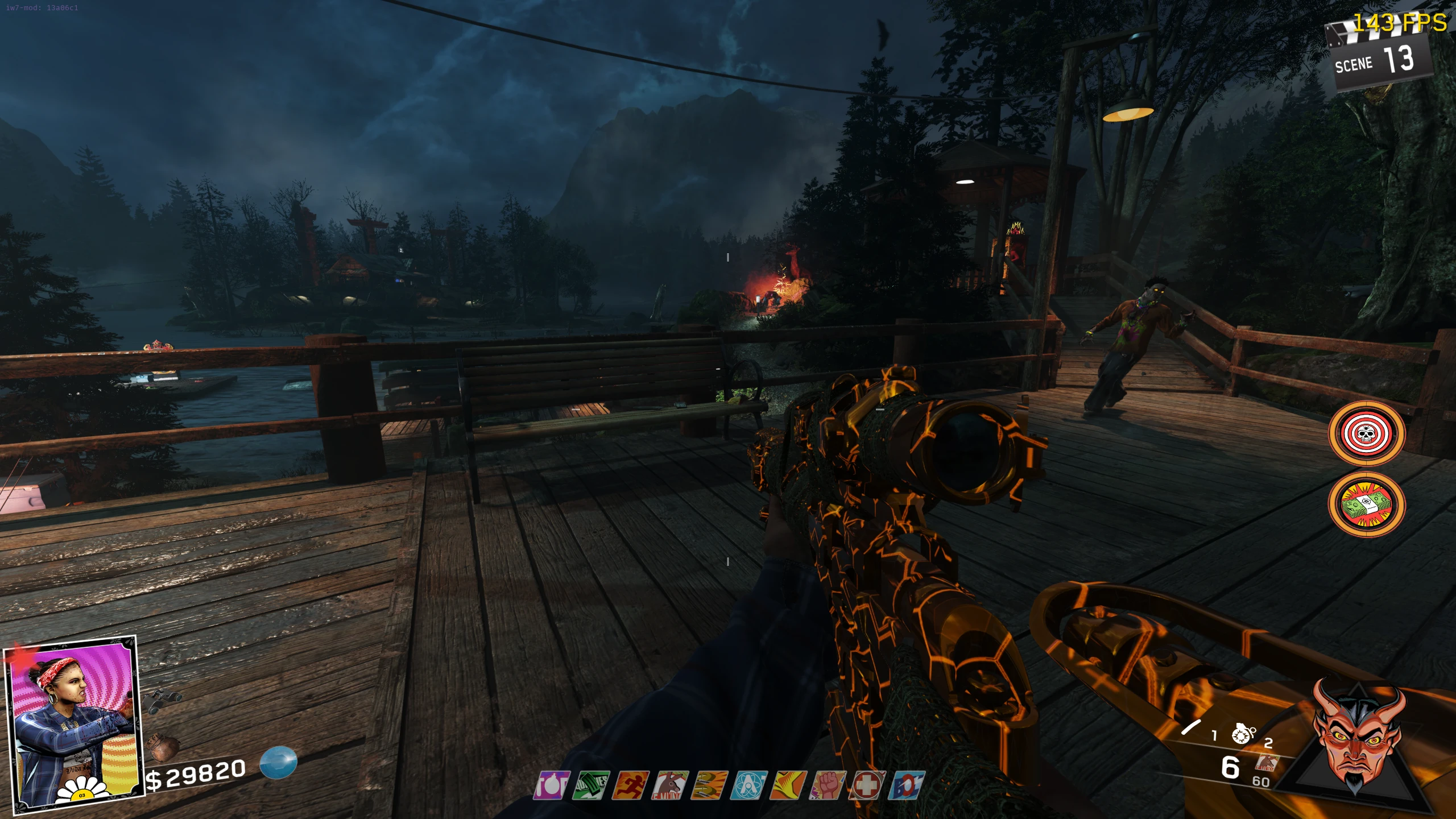Image resolution: width=1456 pixels, height=819 pixels.
Task: Click the blue atom perk icon
Action: pyautogui.click(x=750, y=785)
